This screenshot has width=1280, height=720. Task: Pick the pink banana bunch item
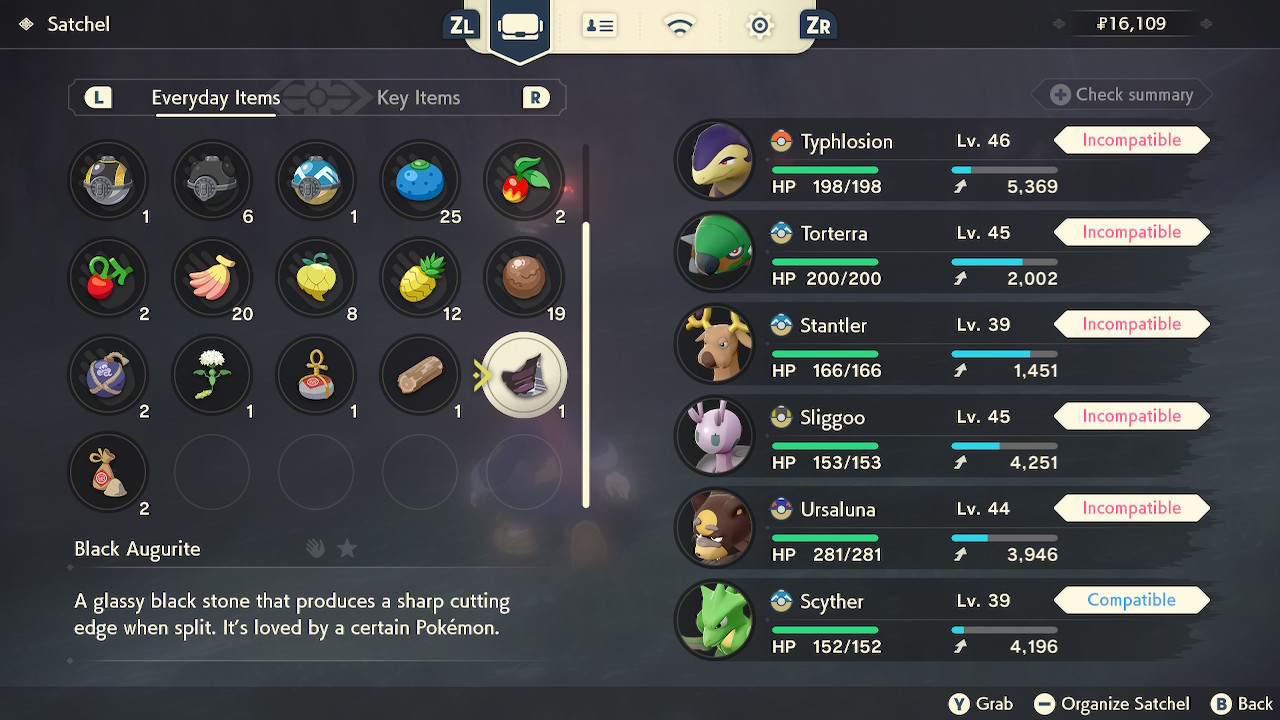tap(211, 275)
